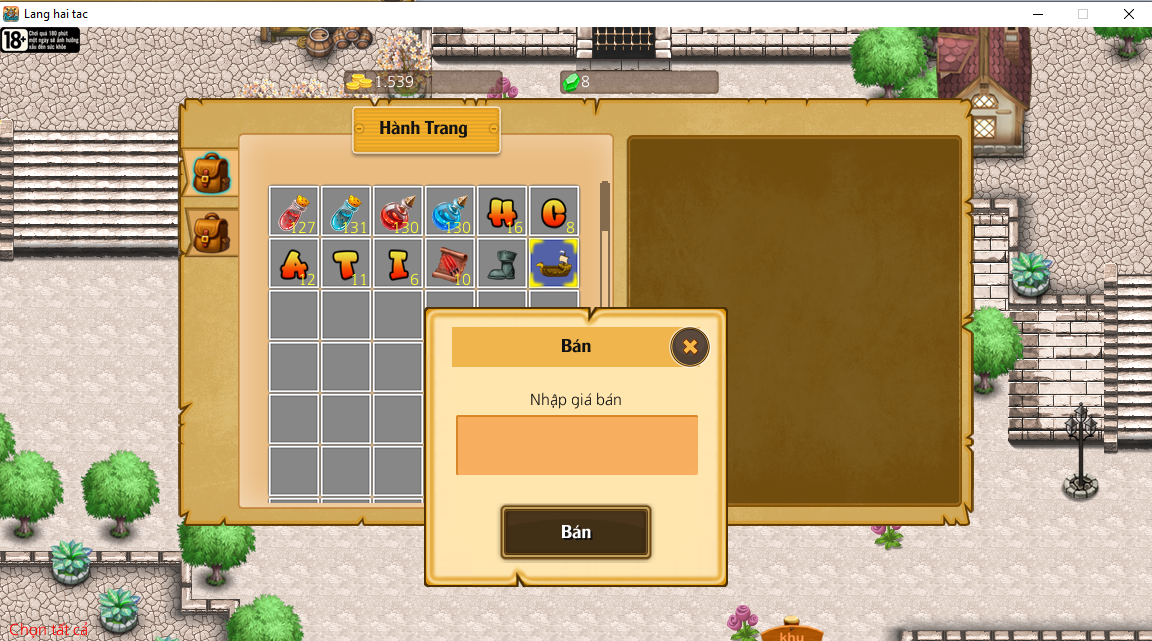
Task: Choose the letter T item slot
Action: click(x=346, y=264)
